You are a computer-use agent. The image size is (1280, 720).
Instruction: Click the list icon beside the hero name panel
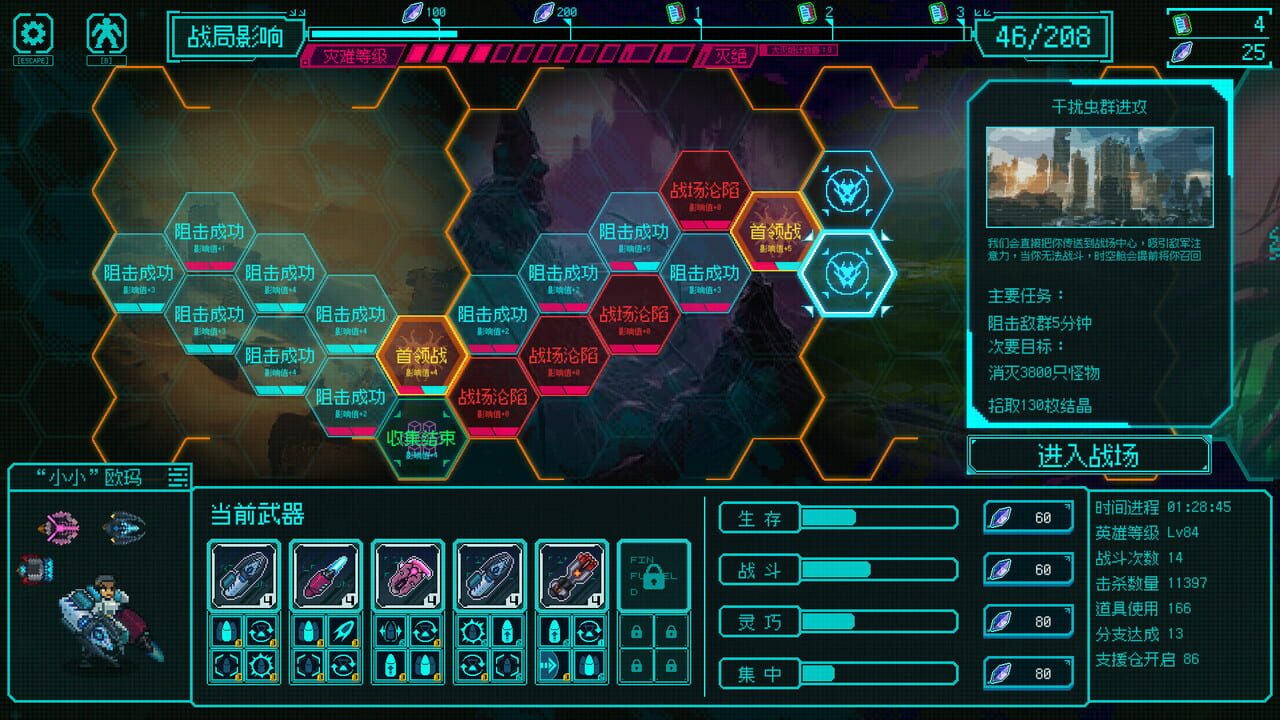(177, 477)
